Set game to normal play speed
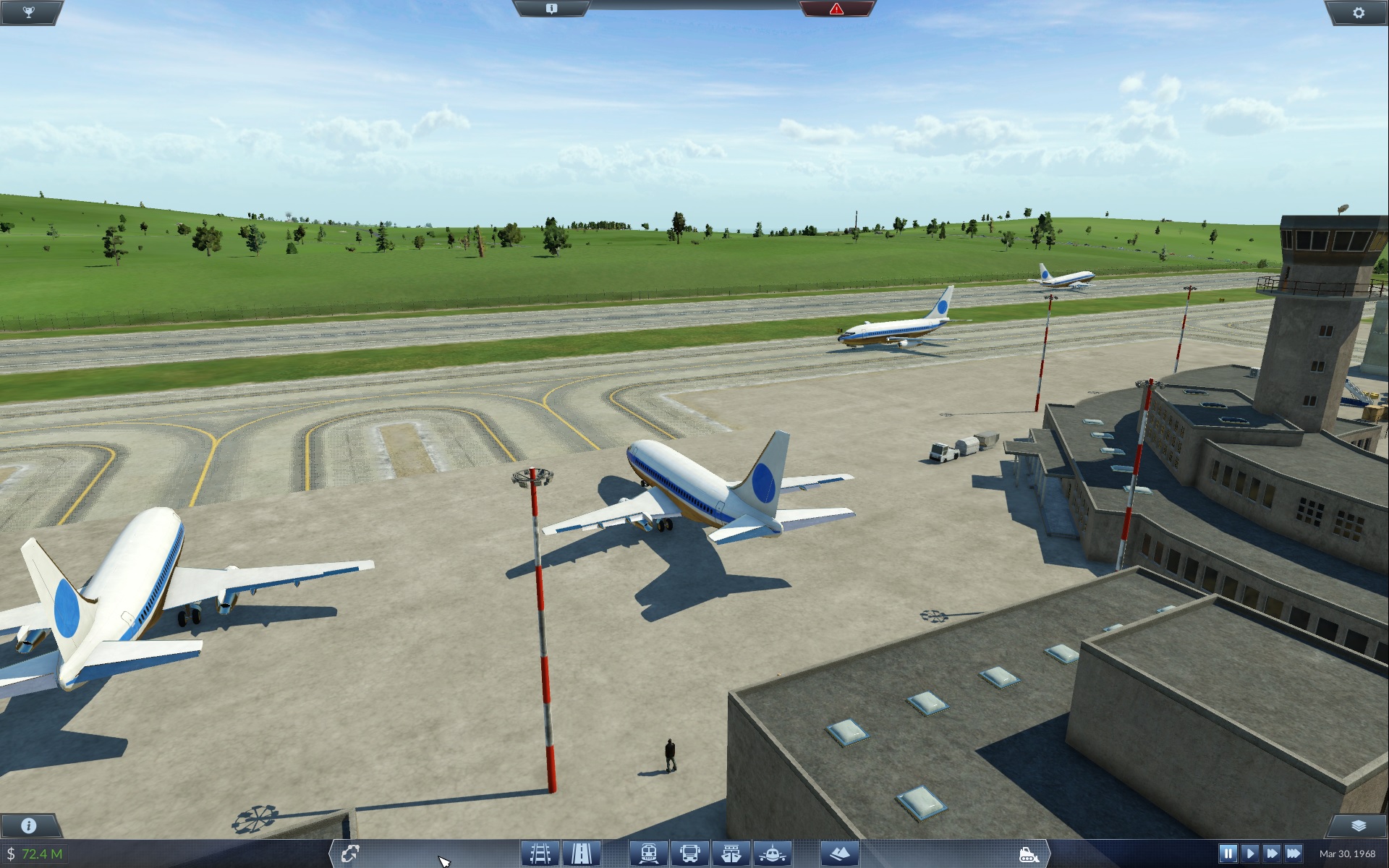Screen dimensions: 1389x868 coord(1250,854)
